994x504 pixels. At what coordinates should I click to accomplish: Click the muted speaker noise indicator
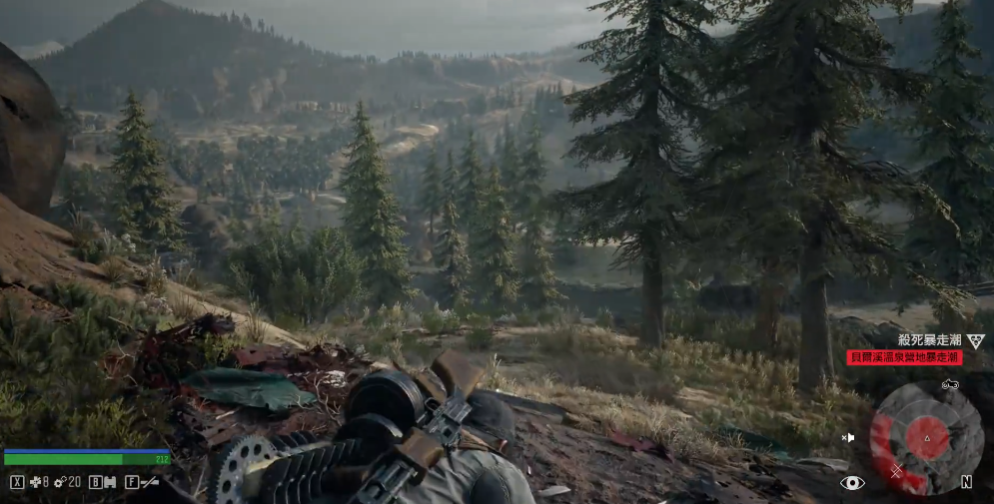point(849,437)
